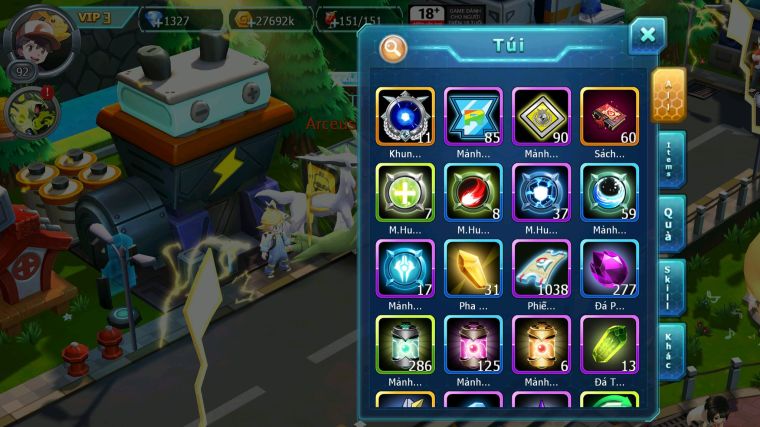This screenshot has width=760, height=427.
Task: Close the Túi bag window
Action: [647, 36]
